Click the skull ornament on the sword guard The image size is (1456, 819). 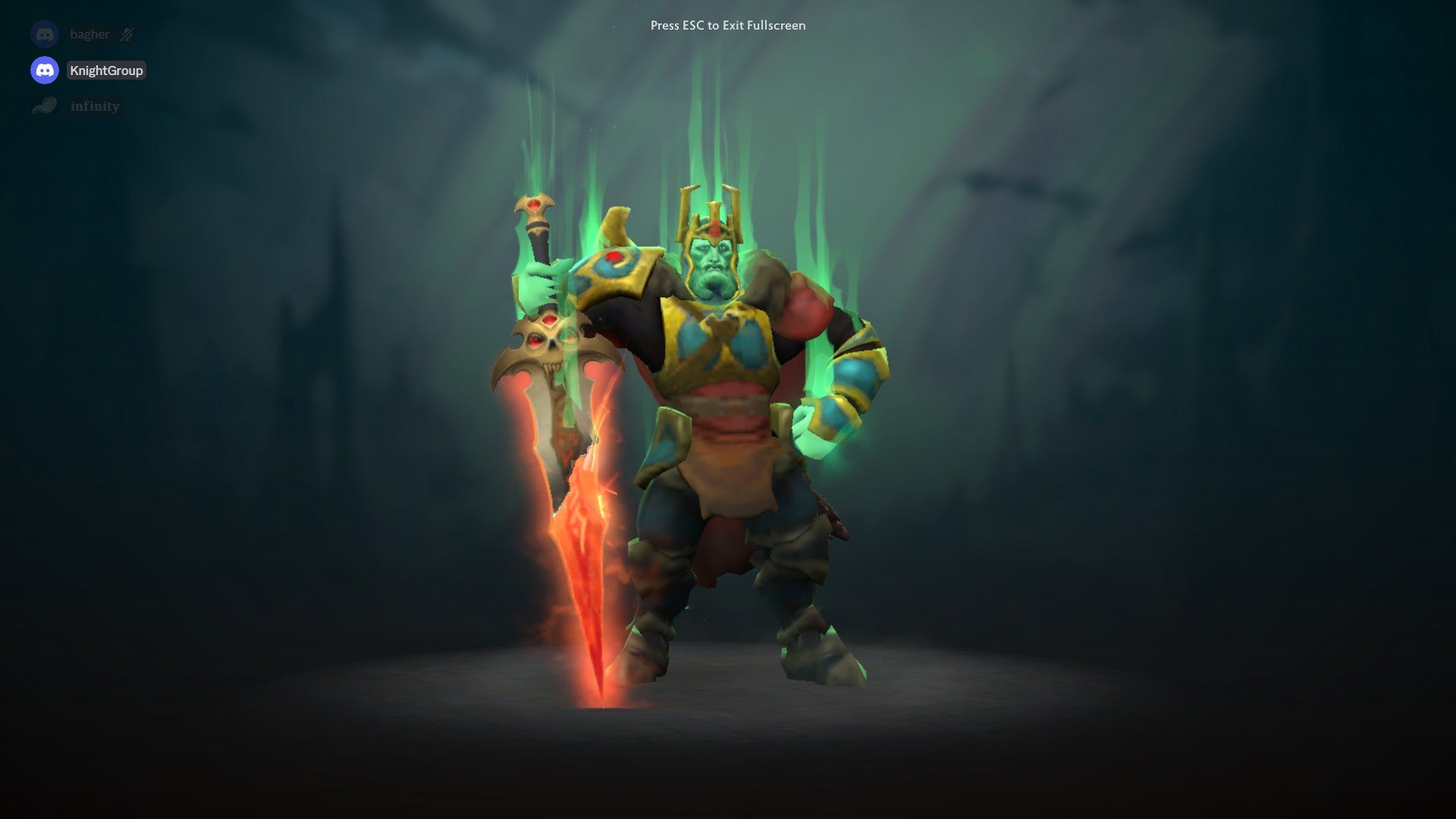(x=548, y=345)
